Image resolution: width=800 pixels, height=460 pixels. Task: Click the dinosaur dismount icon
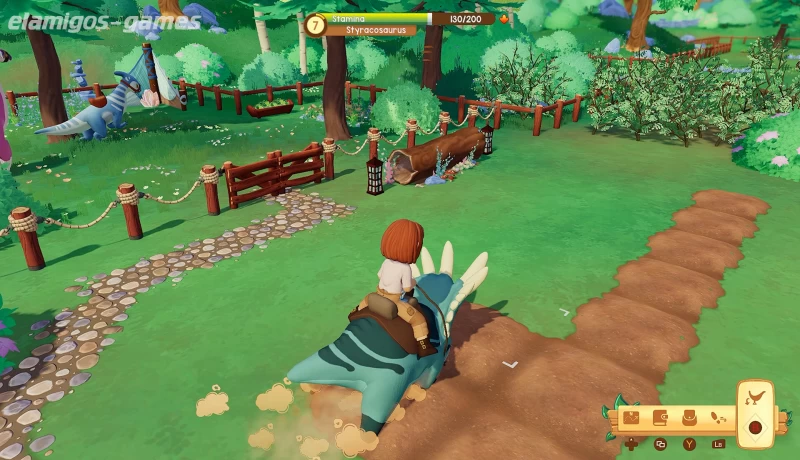pyautogui.click(x=755, y=398)
